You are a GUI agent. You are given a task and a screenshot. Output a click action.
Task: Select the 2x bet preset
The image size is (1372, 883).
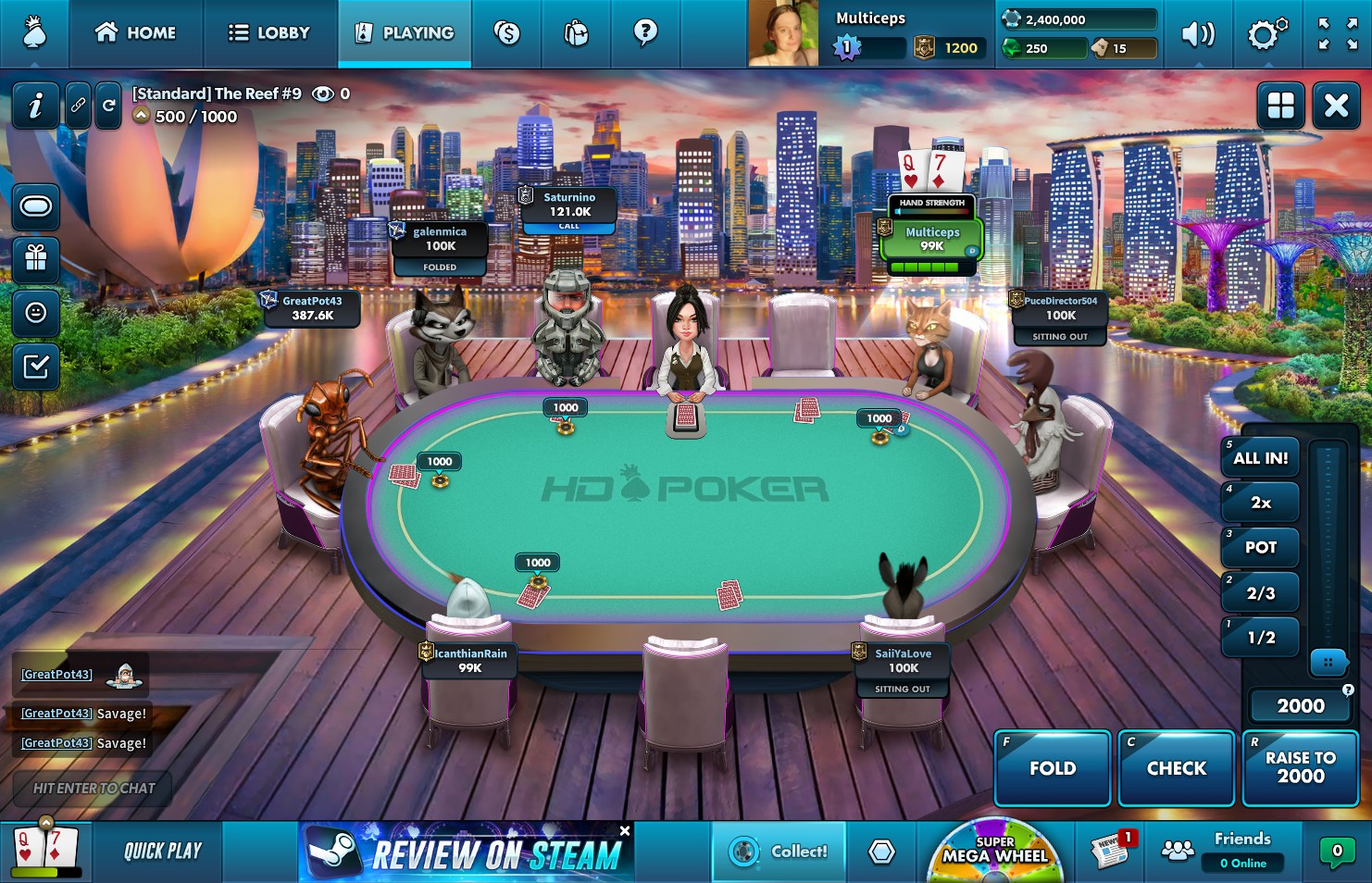tap(1260, 503)
